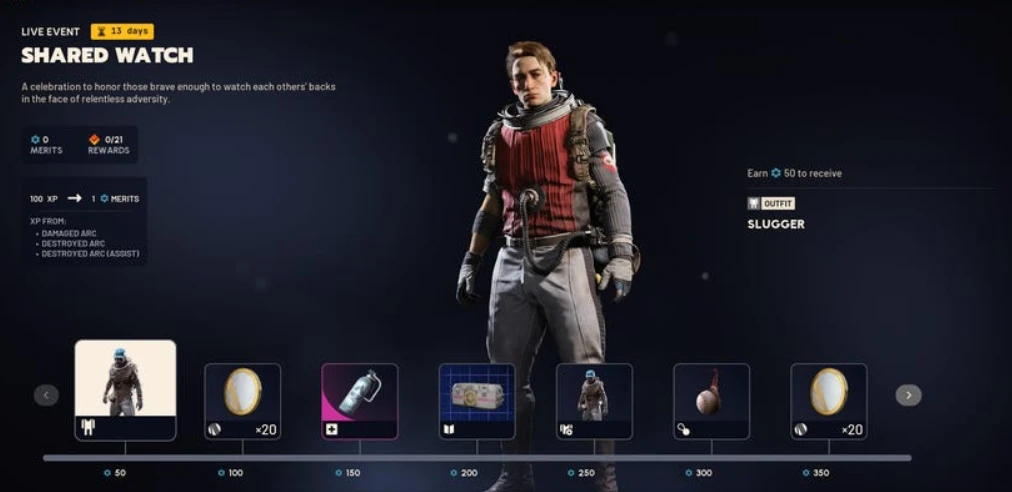Screen dimensions: 1012x492
Task: Select the hanging charm reward at 300 merits
Action: tap(711, 401)
